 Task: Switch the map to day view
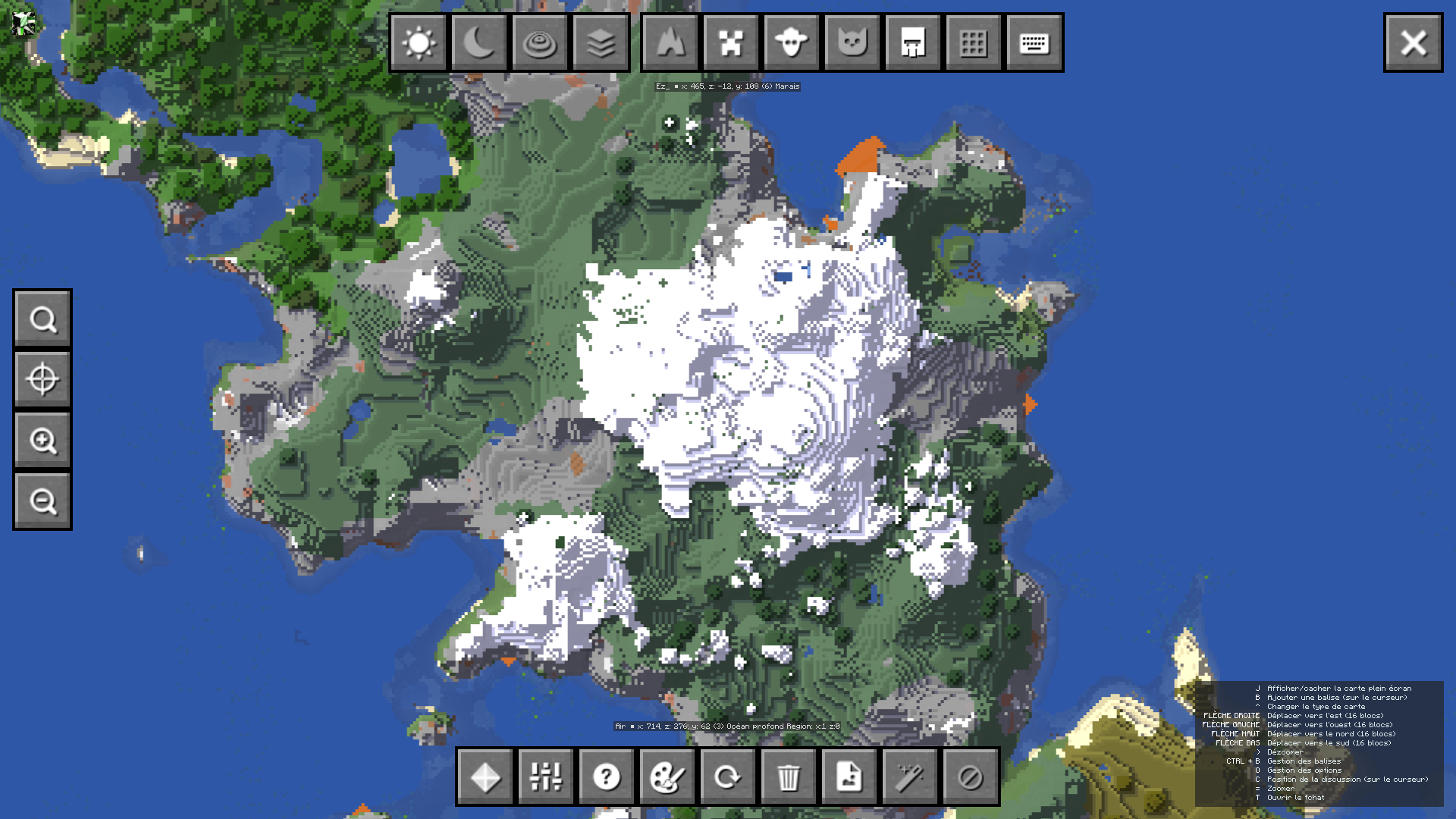[419, 42]
